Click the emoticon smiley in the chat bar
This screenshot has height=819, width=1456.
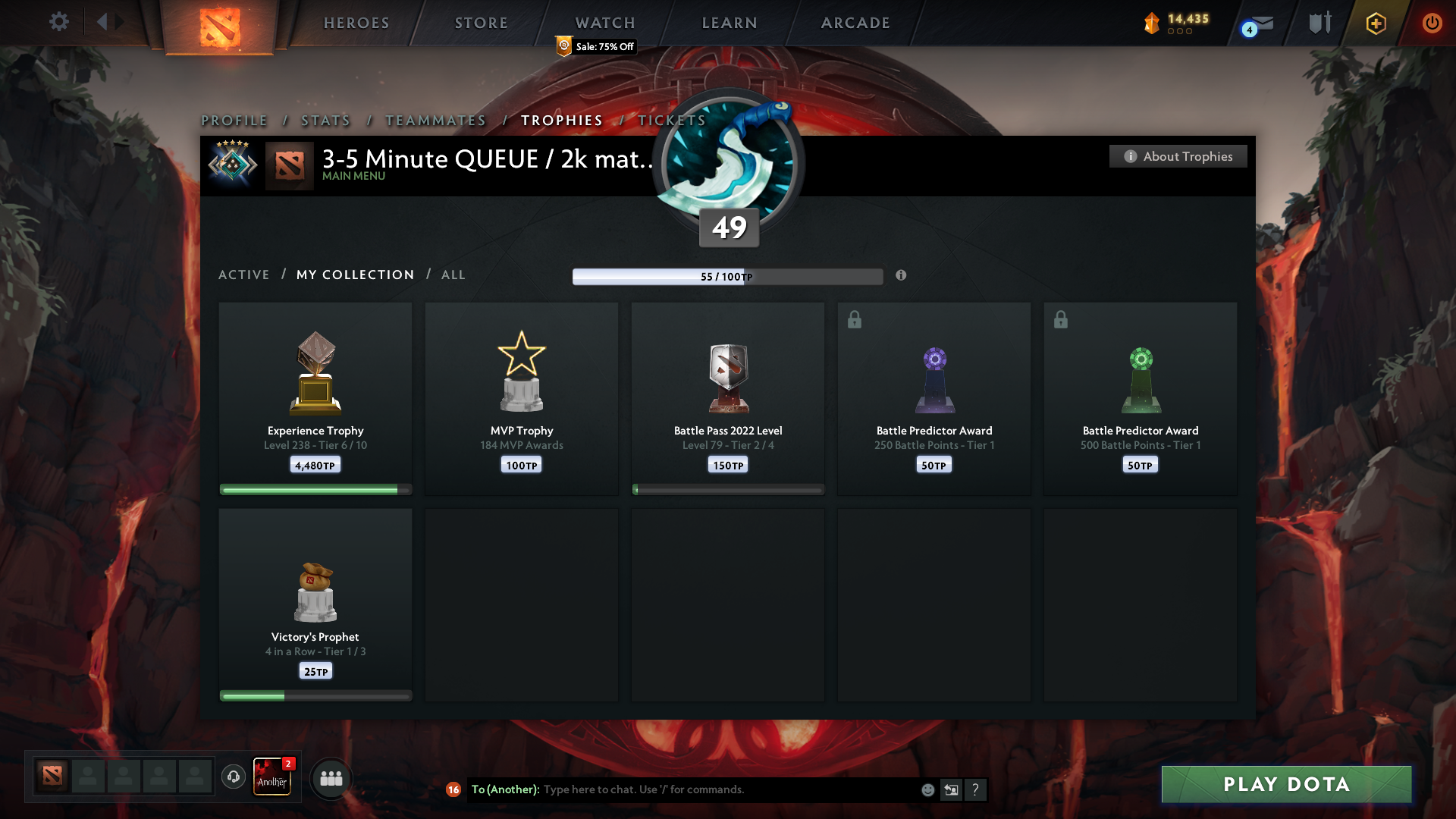click(927, 789)
